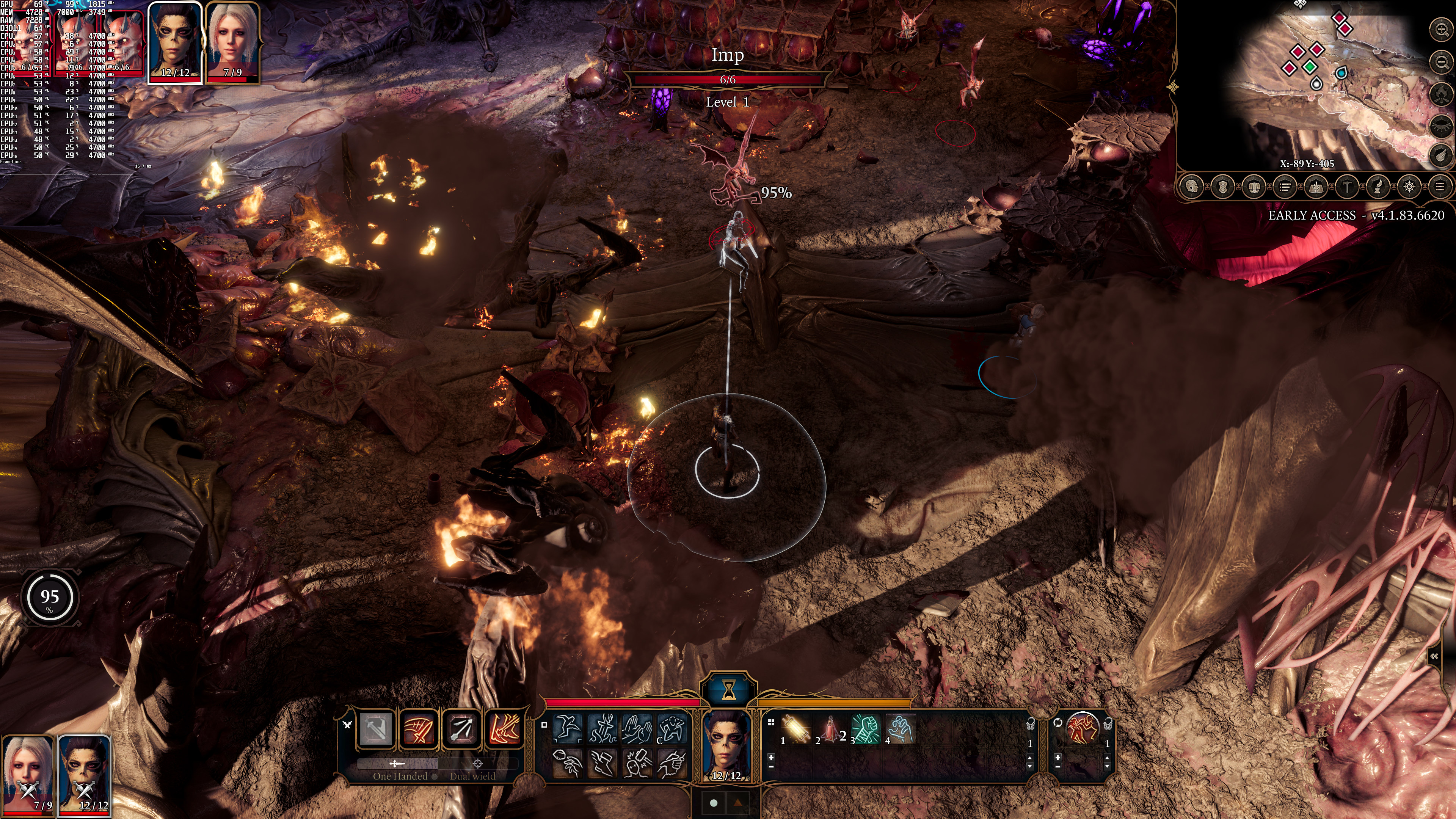The width and height of the screenshot is (1456, 819).
Task: Activate the green fist ability in slot 3
Action: [x=866, y=728]
